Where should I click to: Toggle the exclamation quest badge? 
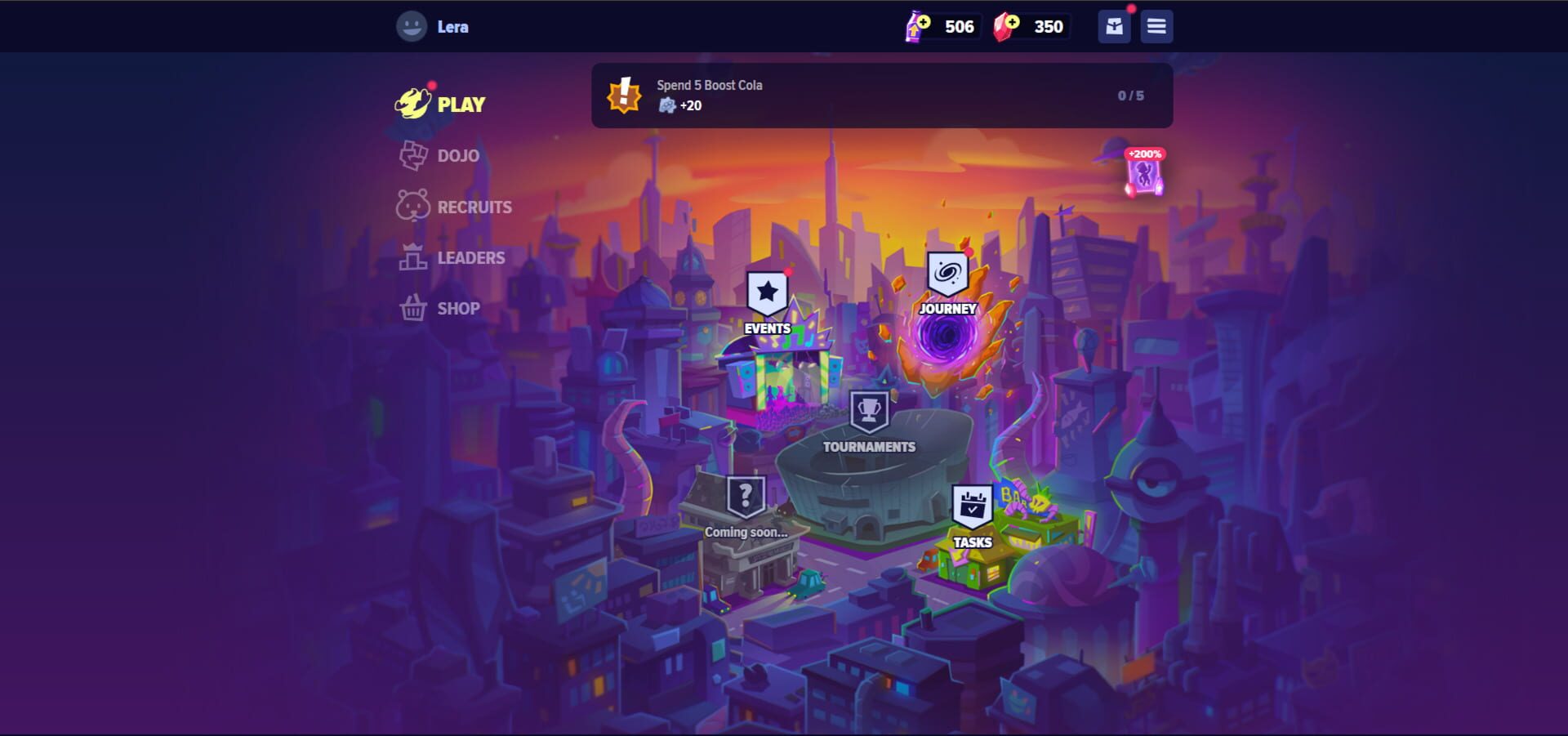pos(625,96)
